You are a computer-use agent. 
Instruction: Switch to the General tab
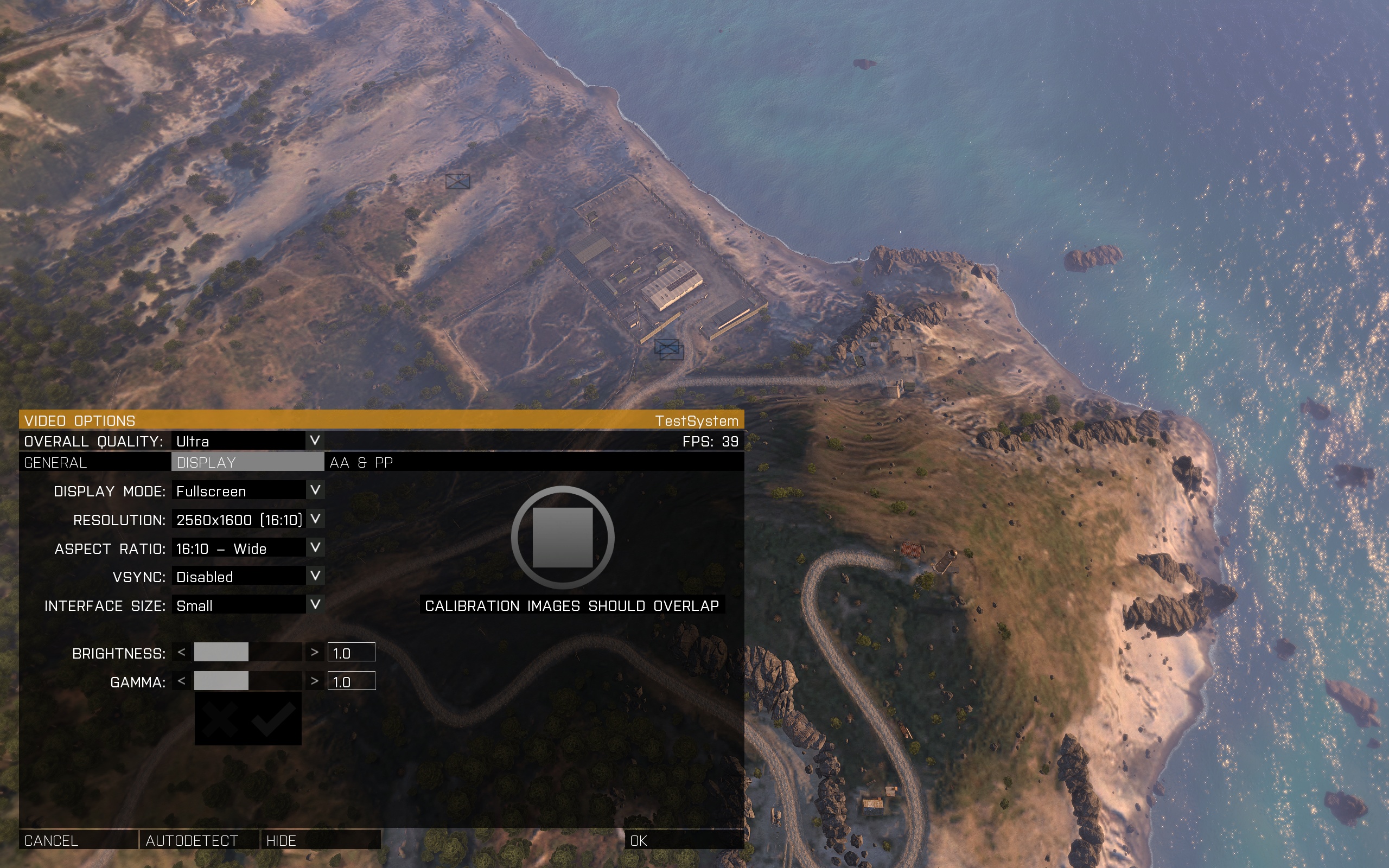[x=95, y=463]
